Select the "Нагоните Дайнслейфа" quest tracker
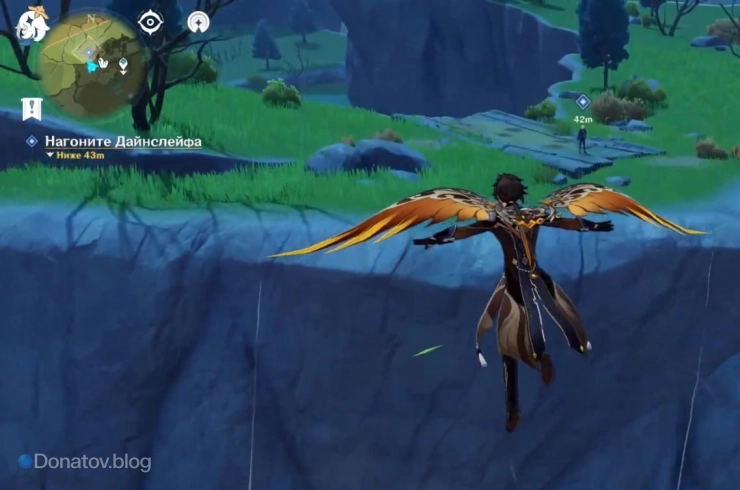The image size is (740, 490). (122, 142)
